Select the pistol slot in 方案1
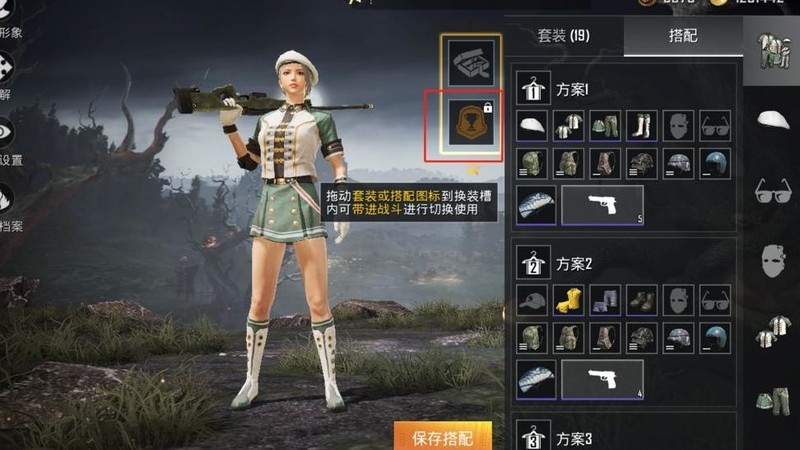 (602, 205)
